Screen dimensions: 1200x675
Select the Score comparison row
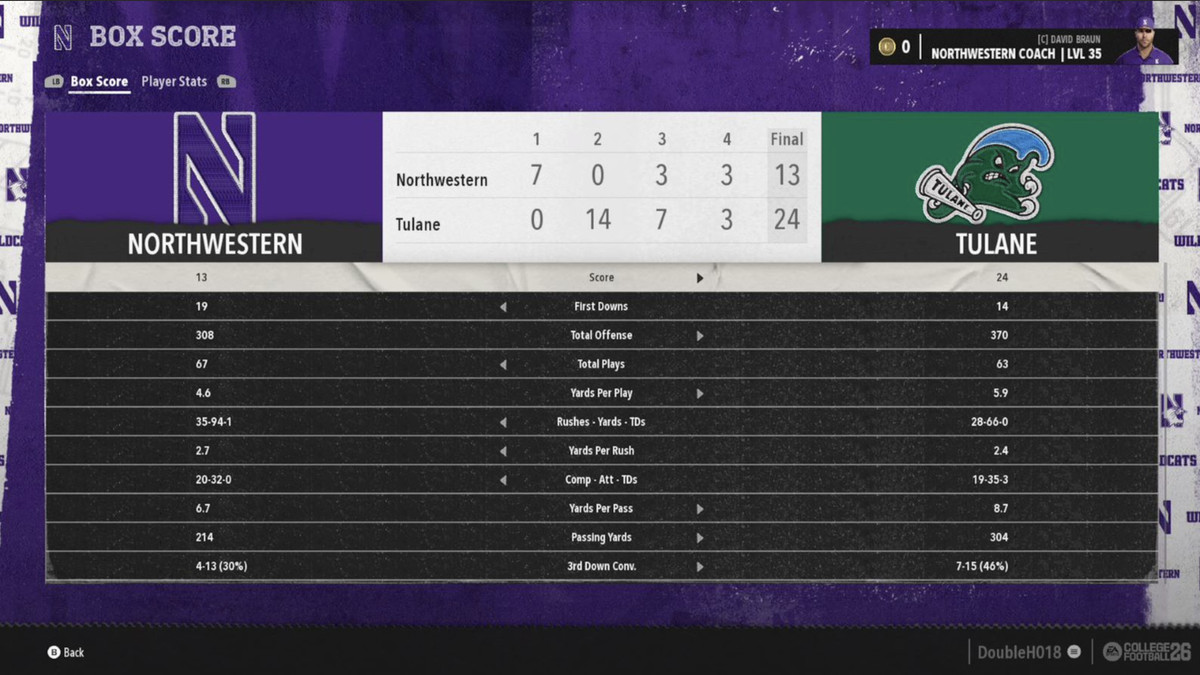click(601, 277)
